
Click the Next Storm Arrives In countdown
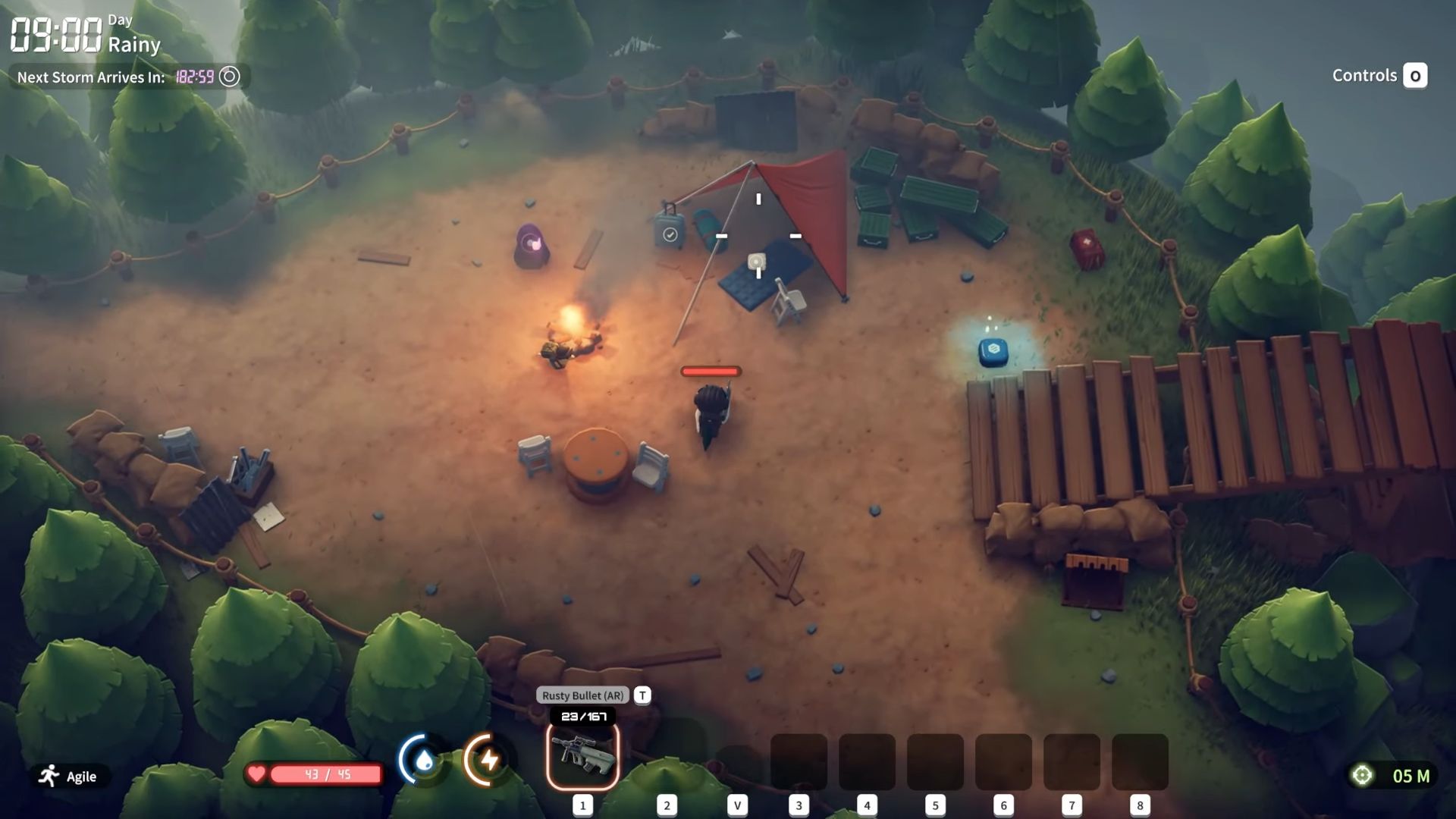pos(89,76)
